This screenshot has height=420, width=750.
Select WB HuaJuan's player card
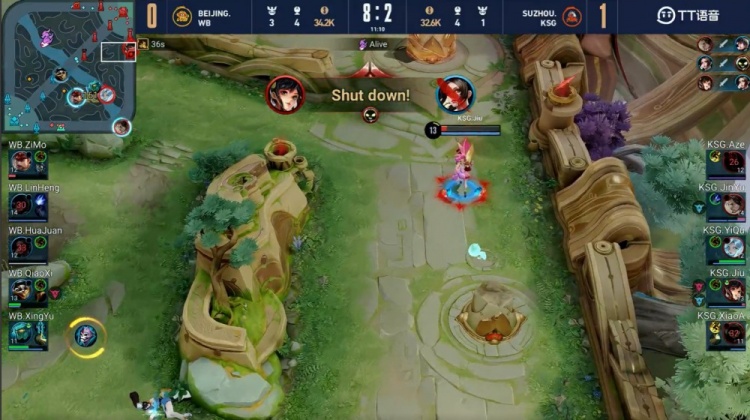[28, 248]
